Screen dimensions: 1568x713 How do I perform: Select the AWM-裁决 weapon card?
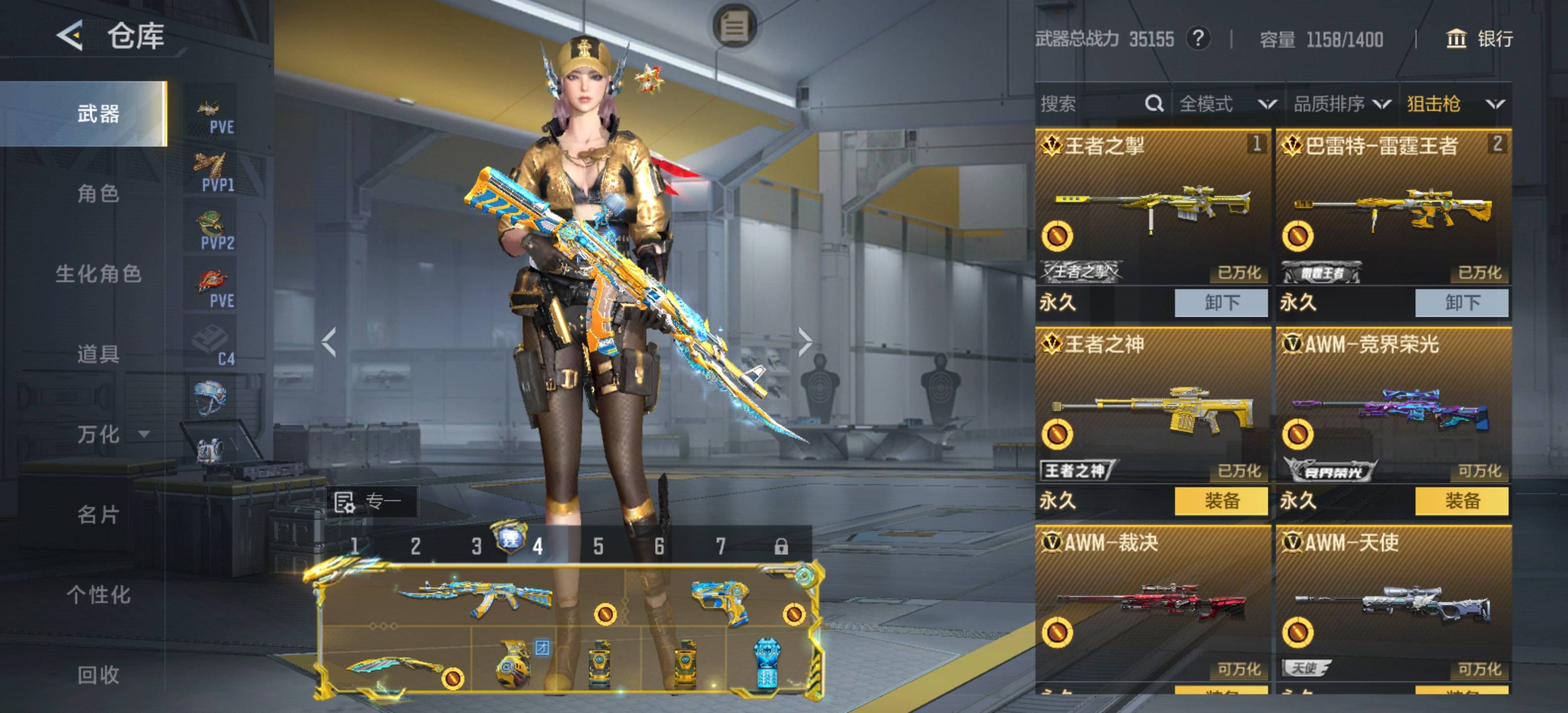tap(1152, 603)
